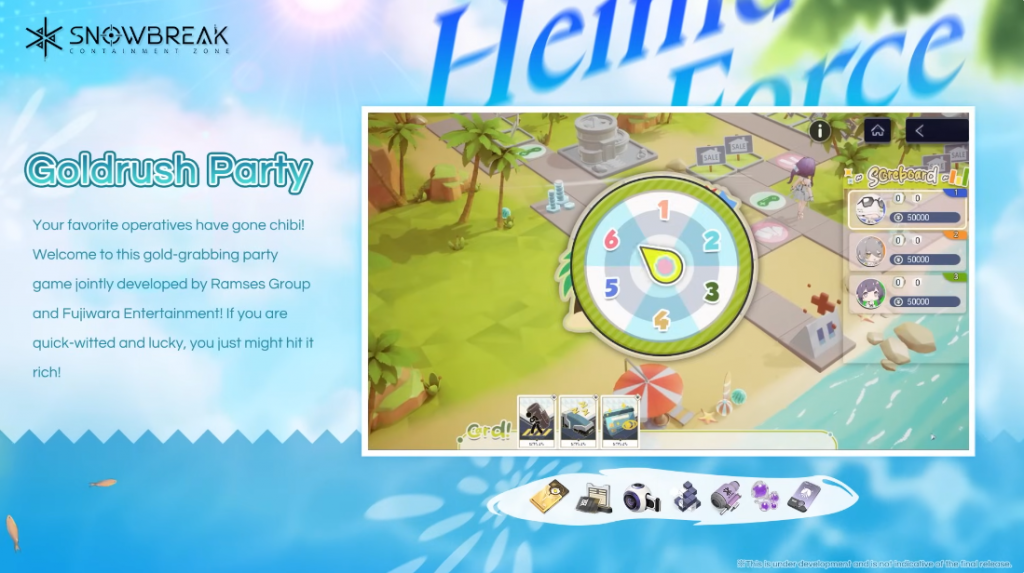Image resolution: width=1024 pixels, height=573 pixels.
Task: Choose the card showing a credit card
Action: click(619, 421)
